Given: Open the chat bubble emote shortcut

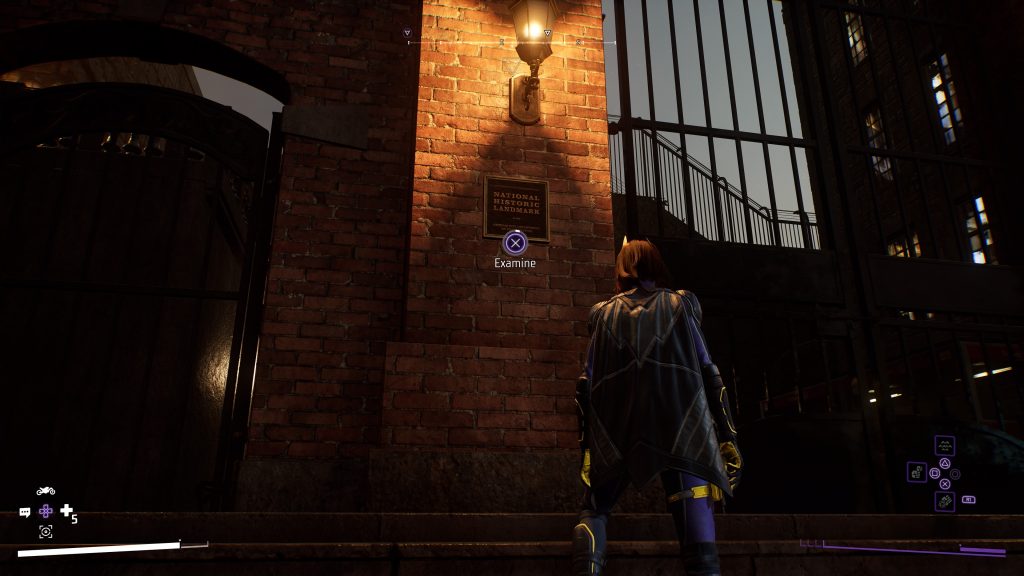Looking at the screenshot, I should point(25,512).
